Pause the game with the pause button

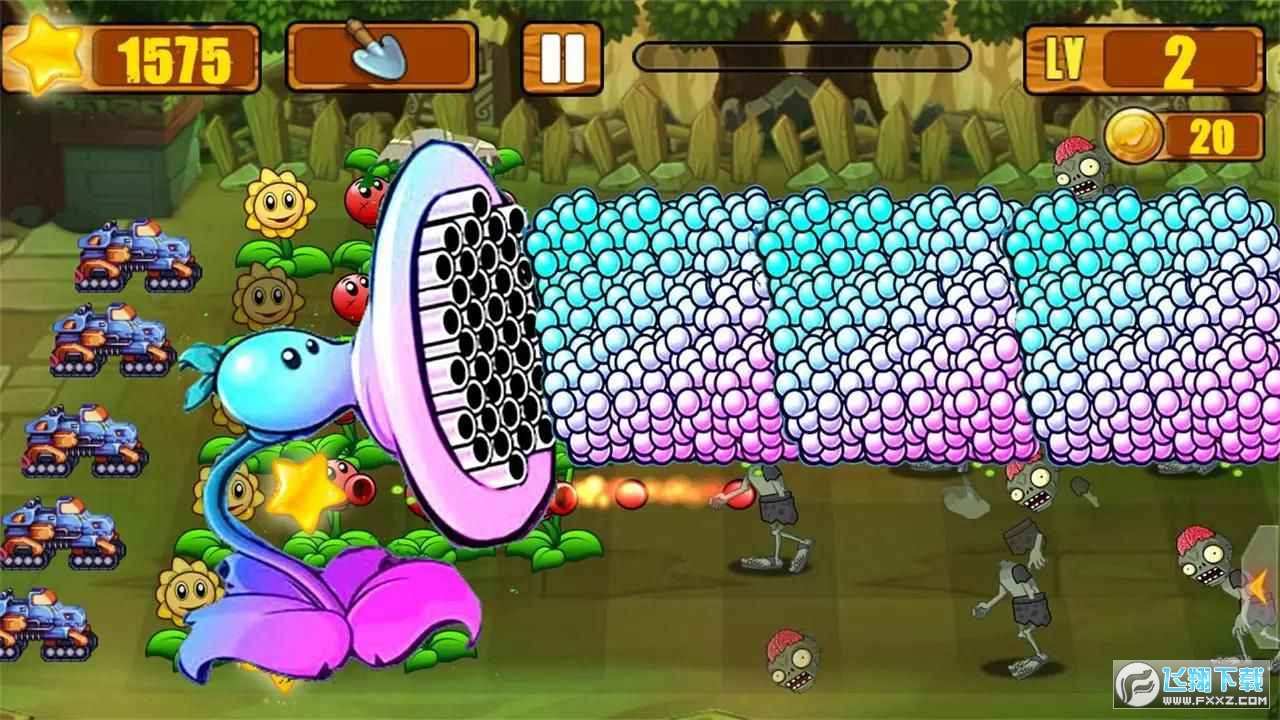click(562, 57)
